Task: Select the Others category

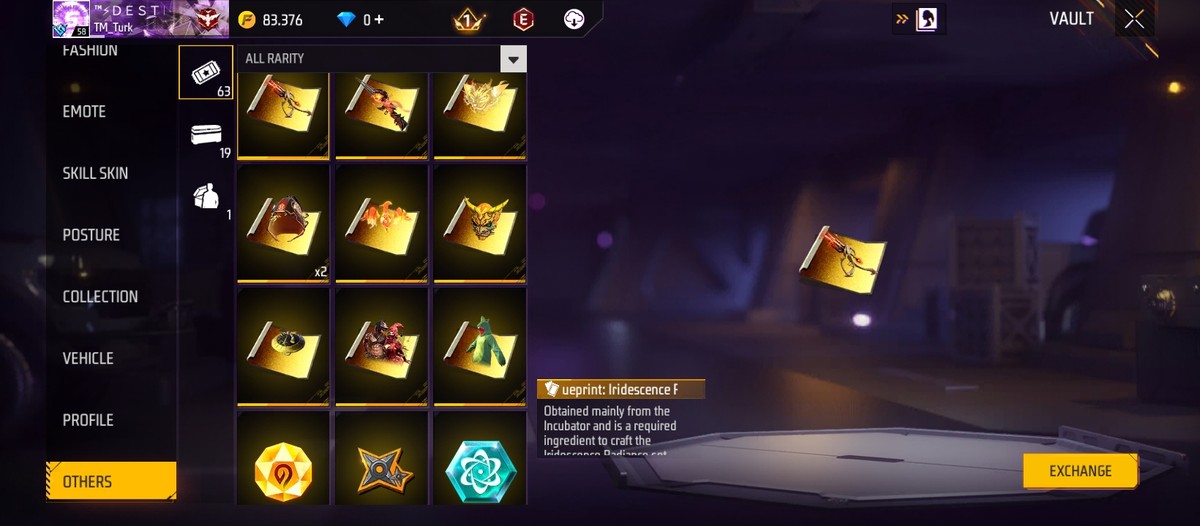Action: point(88,481)
